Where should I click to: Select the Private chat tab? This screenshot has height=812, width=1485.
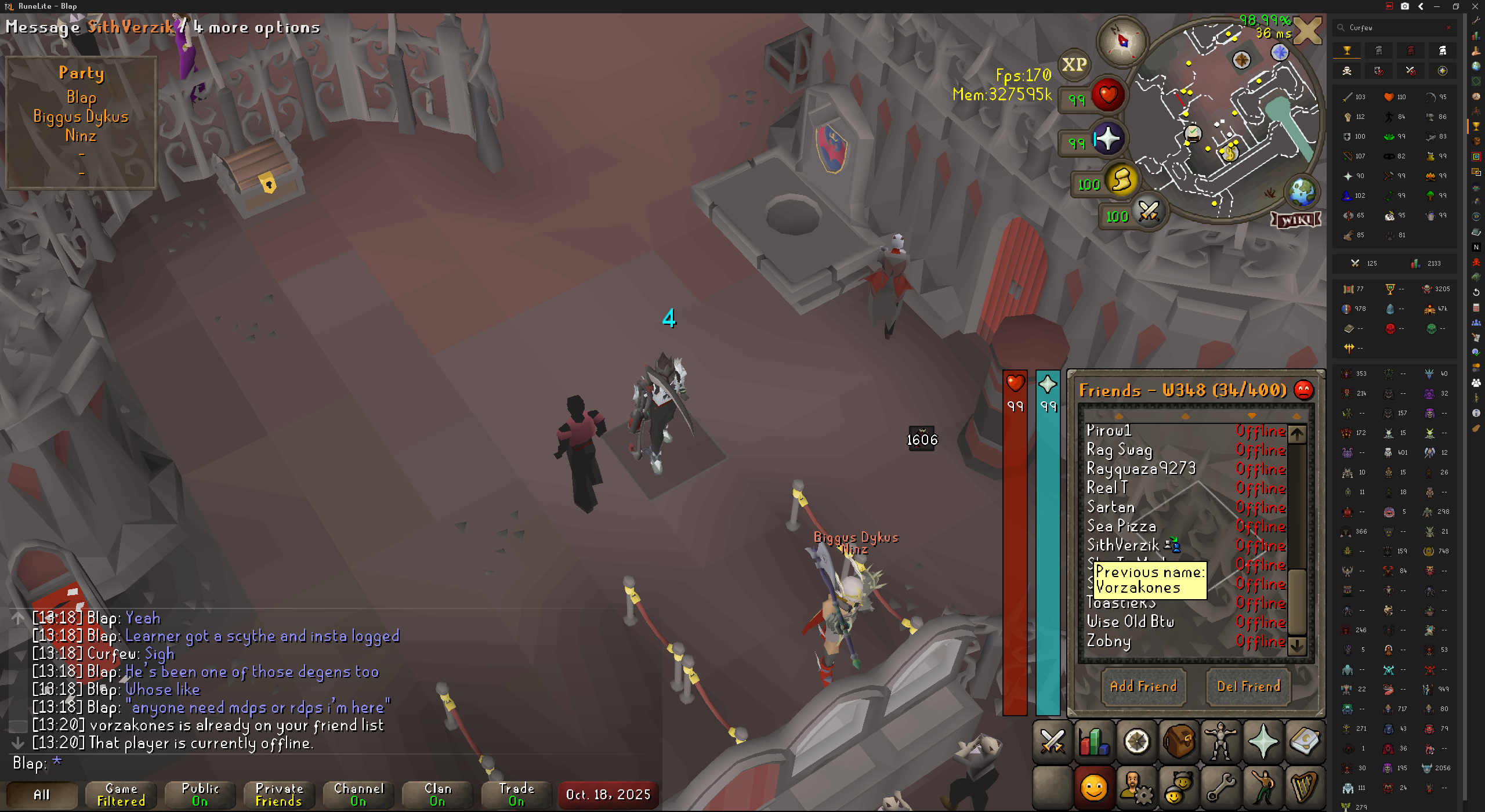tap(279, 795)
